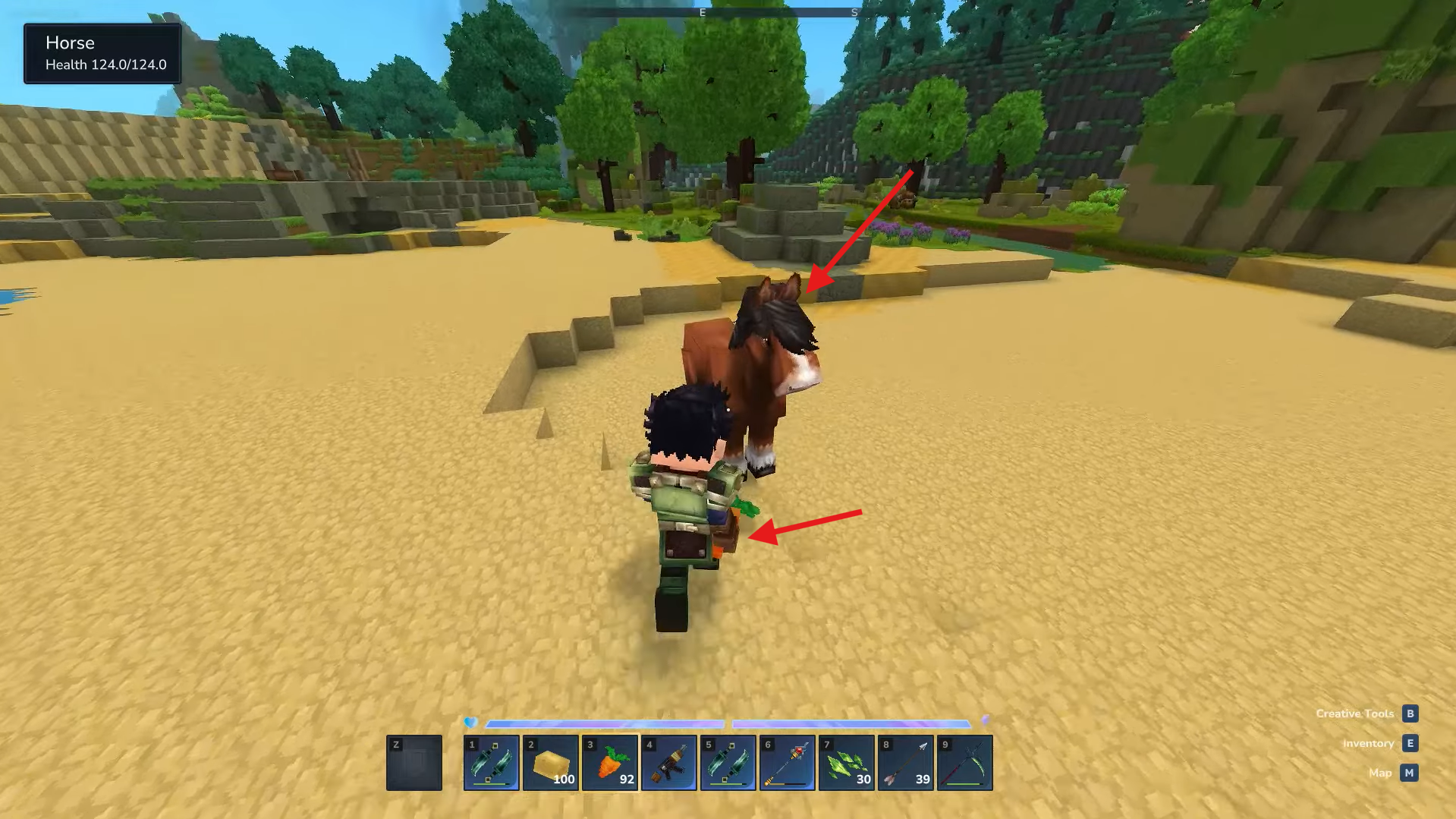Select the green leaf shards in slot 7
Screen dimensions: 1456x819
(845, 762)
